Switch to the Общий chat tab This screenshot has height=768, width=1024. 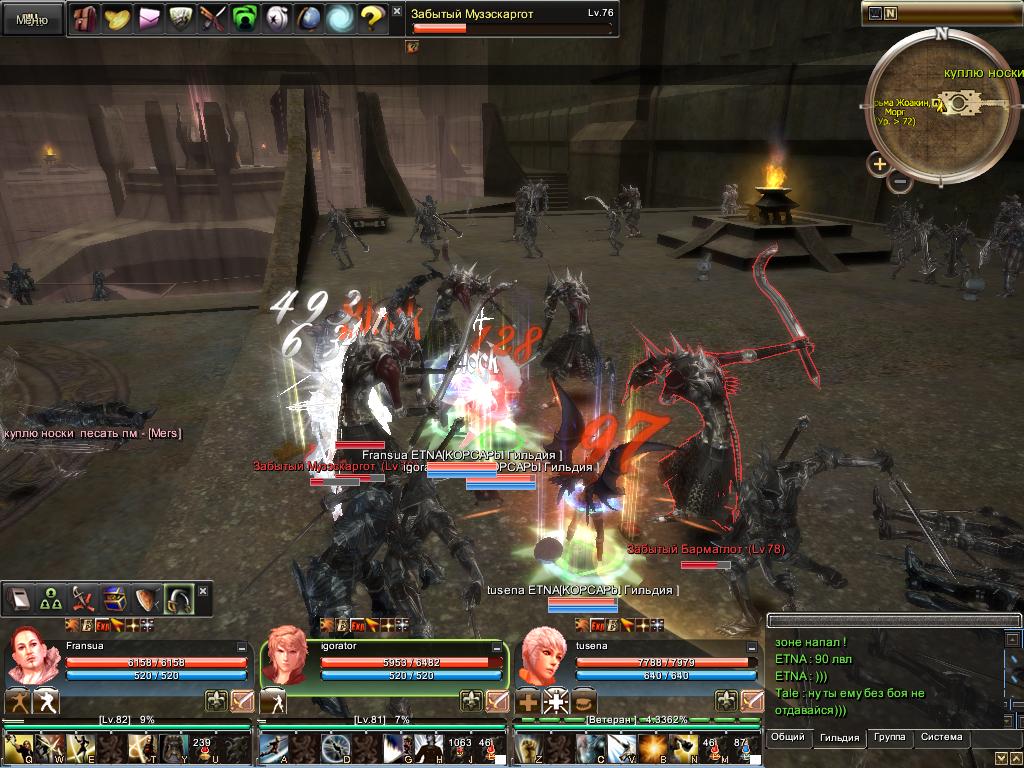click(788, 738)
